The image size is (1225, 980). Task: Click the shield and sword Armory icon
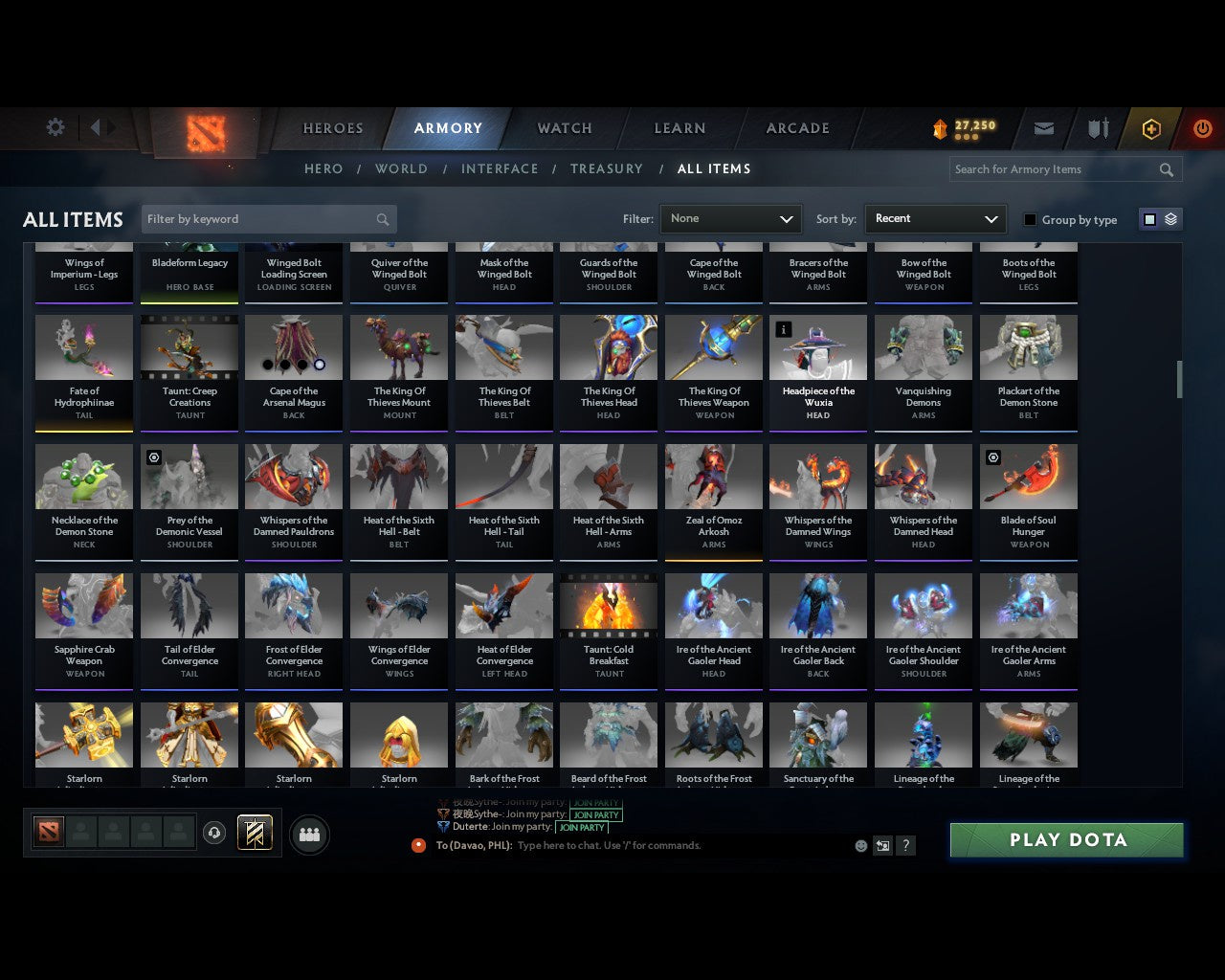(x=1097, y=128)
